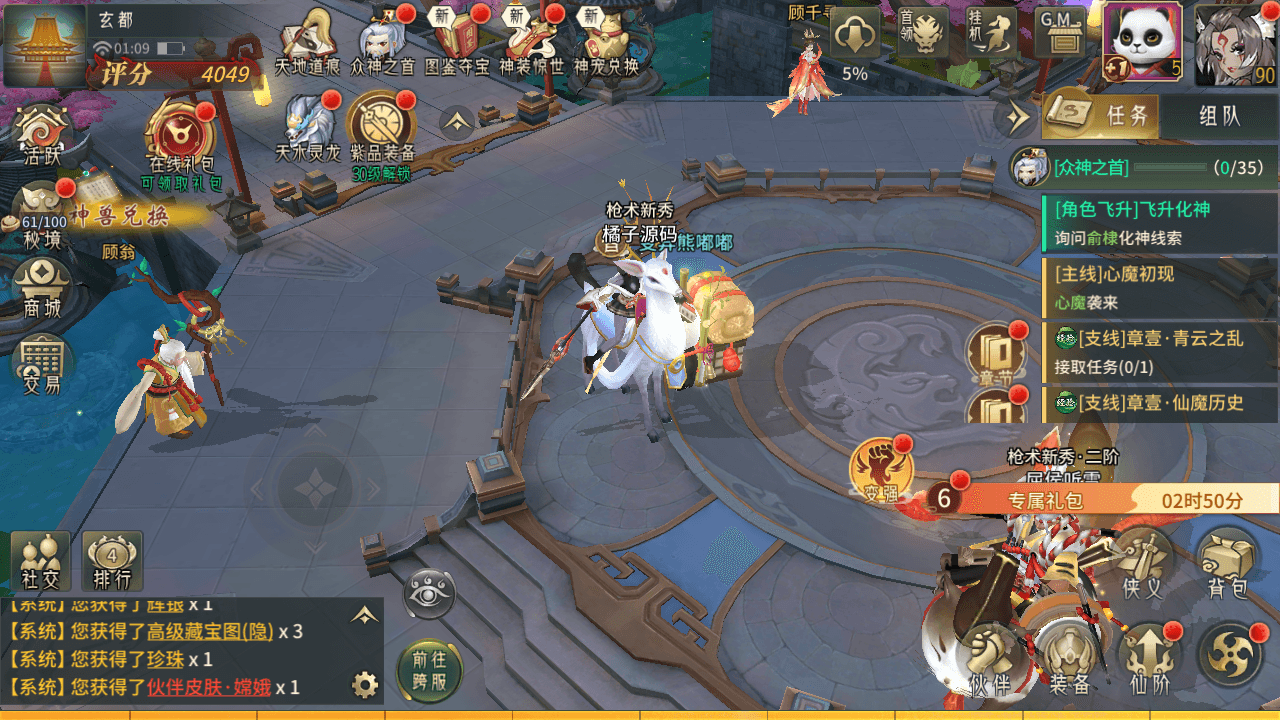
Task: Open the 天地道痕 feature icon
Action: (x=309, y=42)
